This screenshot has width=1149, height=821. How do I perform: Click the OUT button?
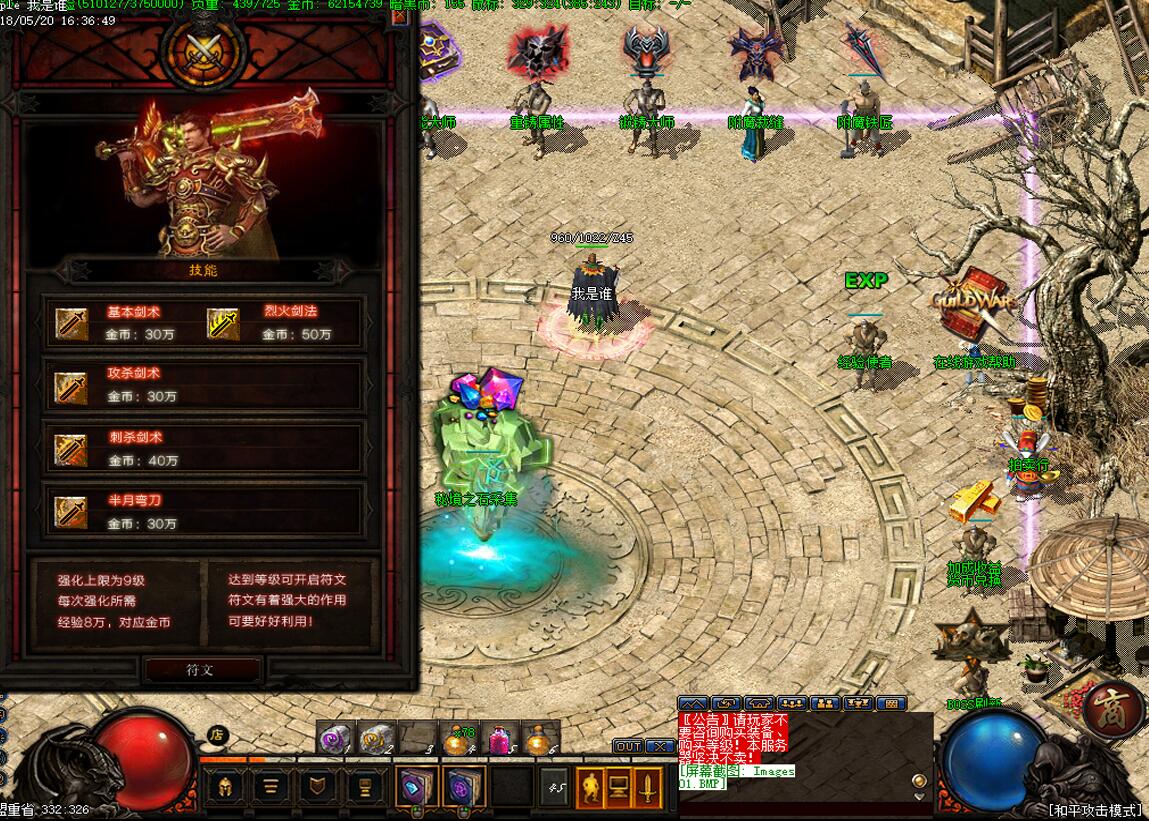[628, 746]
